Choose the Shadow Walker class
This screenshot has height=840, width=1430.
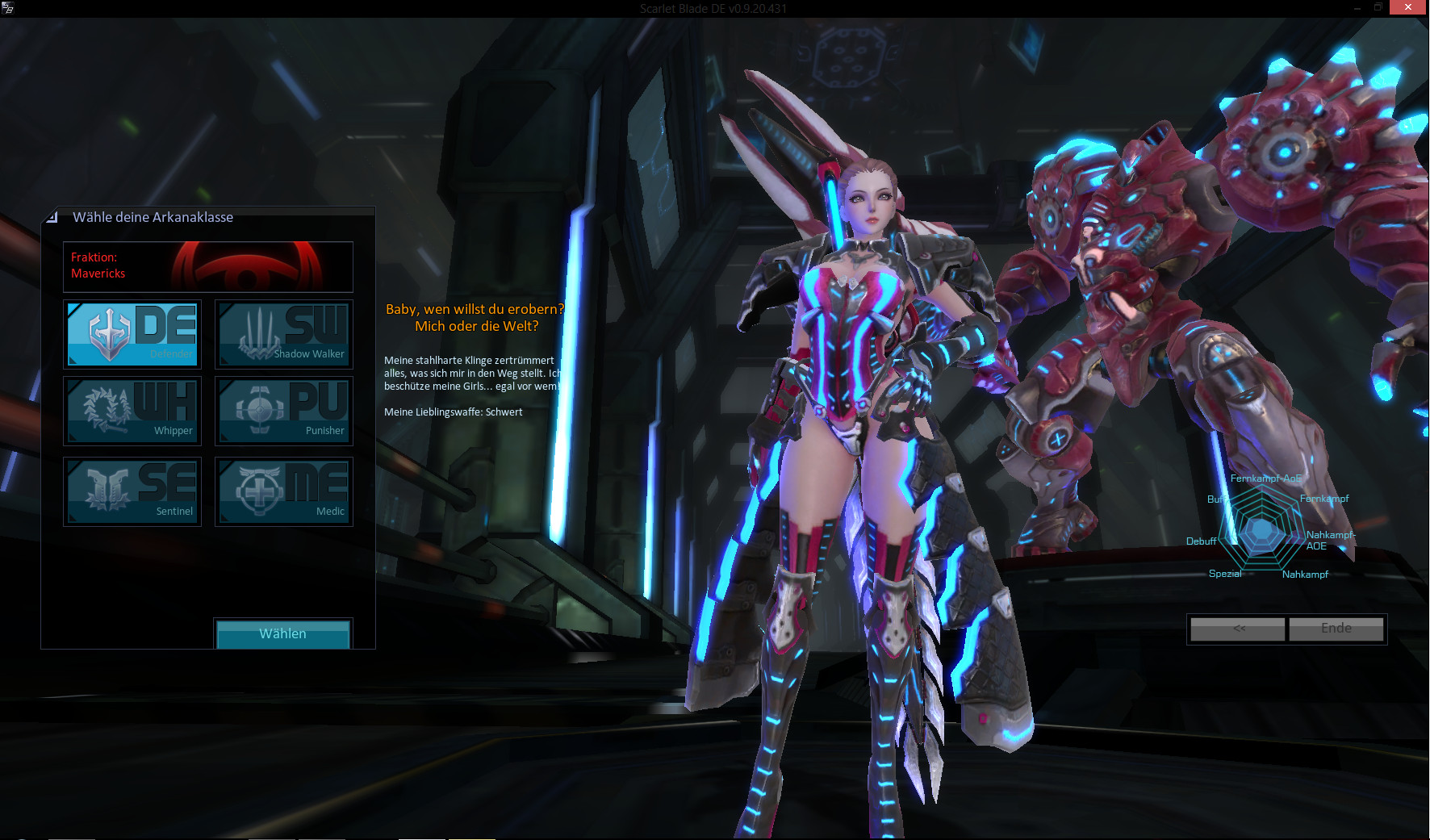click(x=284, y=334)
